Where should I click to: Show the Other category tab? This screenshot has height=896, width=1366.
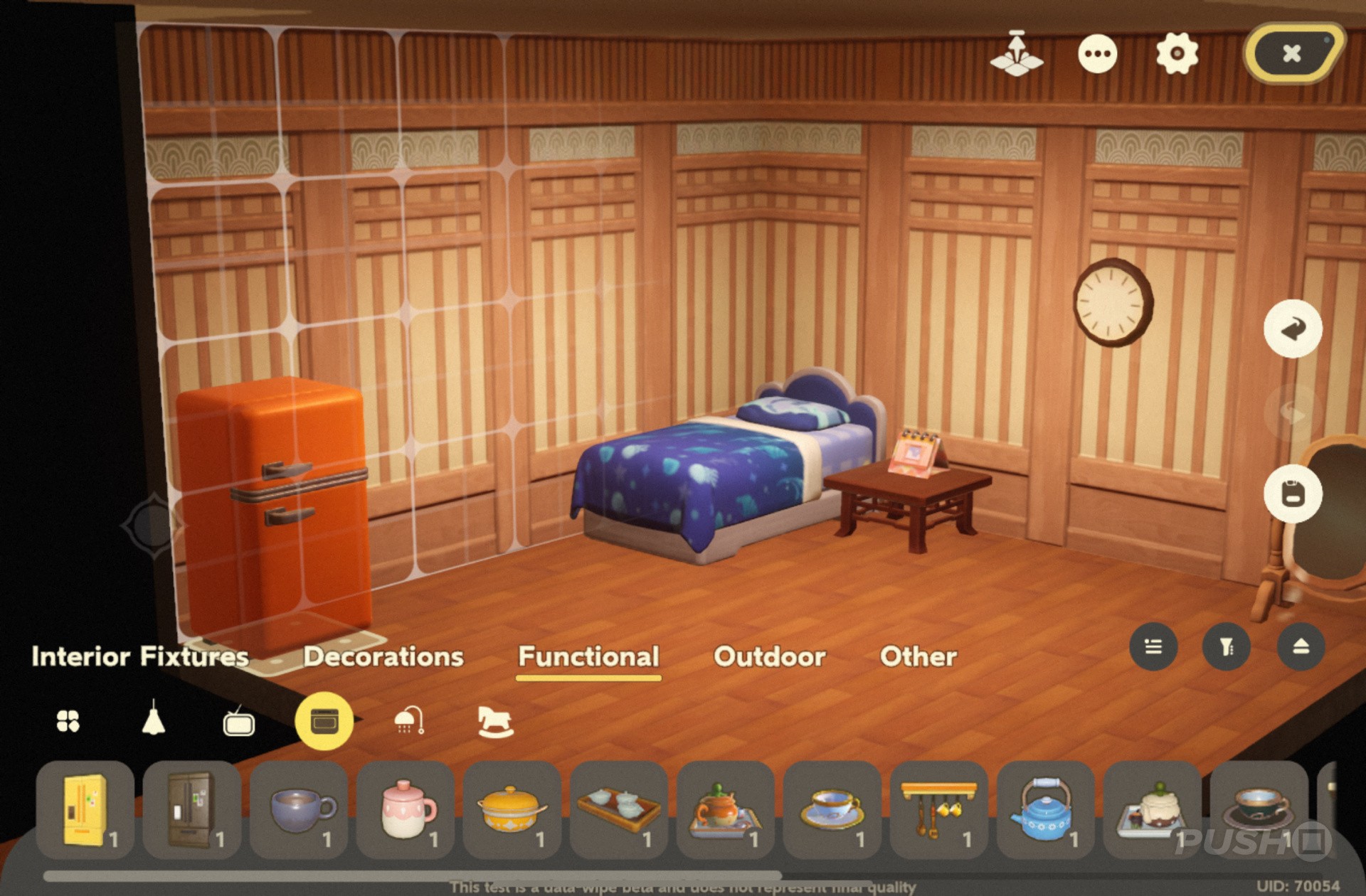point(918,656)
